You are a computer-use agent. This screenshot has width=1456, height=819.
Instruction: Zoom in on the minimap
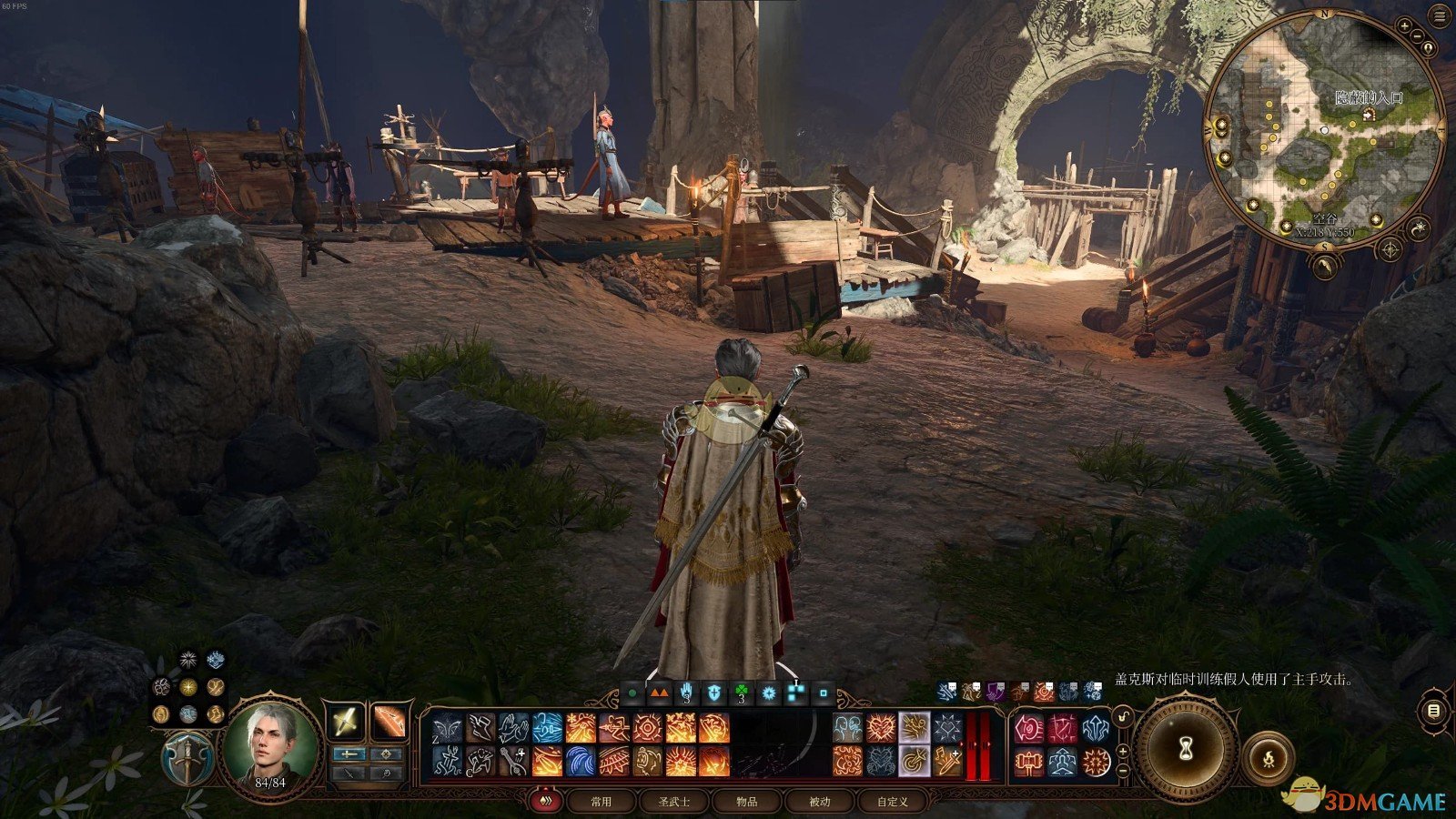point(1406,27)
